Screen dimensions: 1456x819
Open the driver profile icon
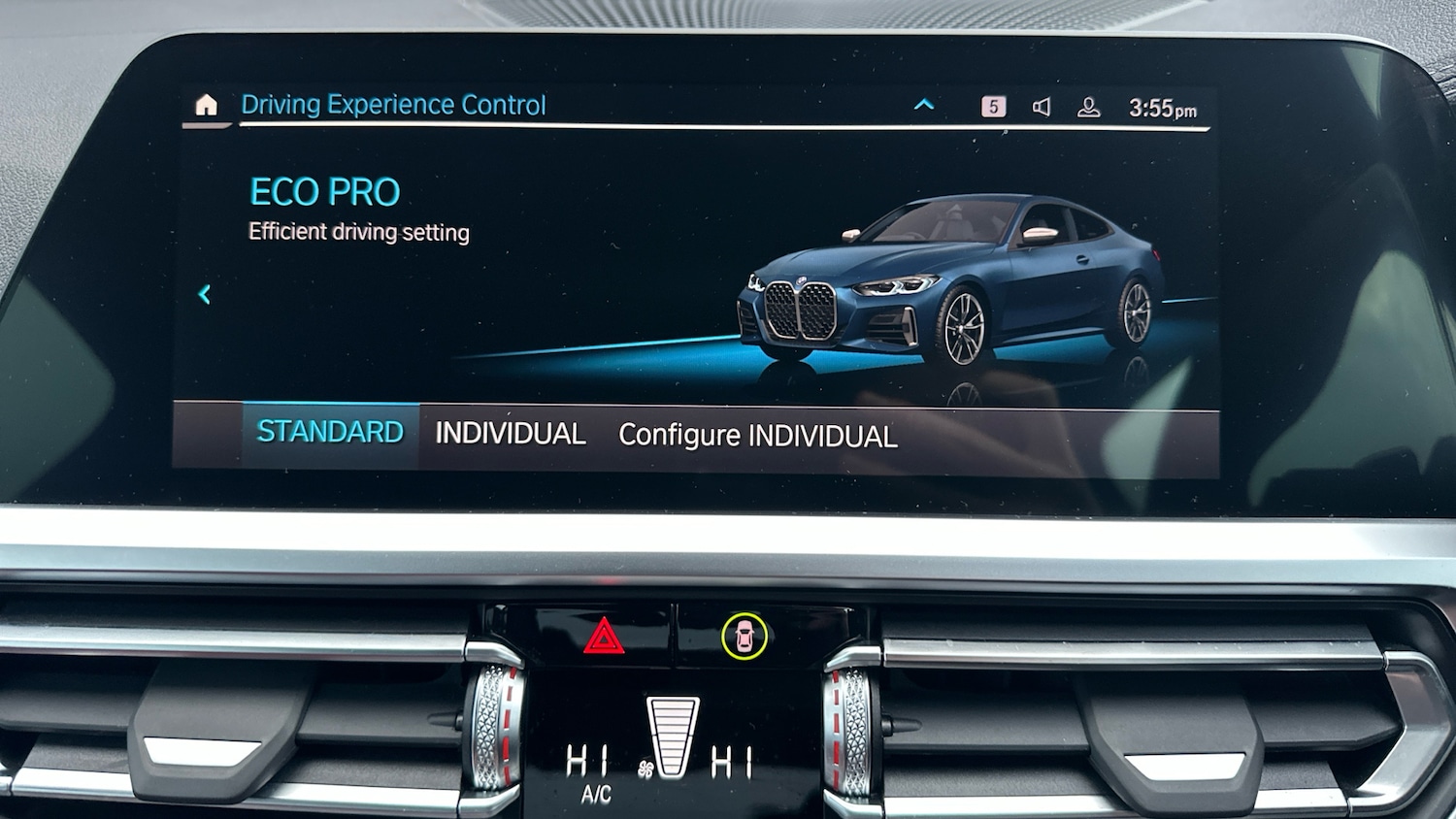(x=1089, y=108)
